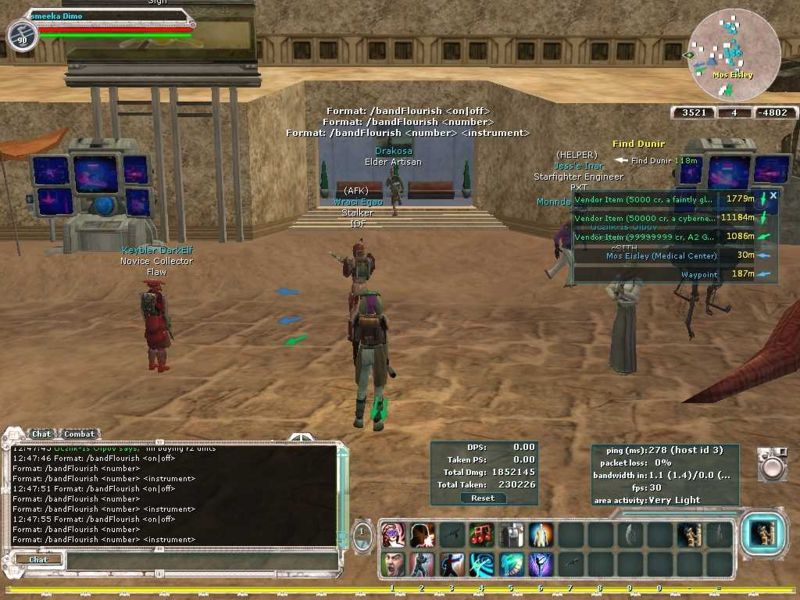The height and width of the screenshot is (600, 800).
Task: Use the purple dancer ability
Action: (x=541, y=565)
